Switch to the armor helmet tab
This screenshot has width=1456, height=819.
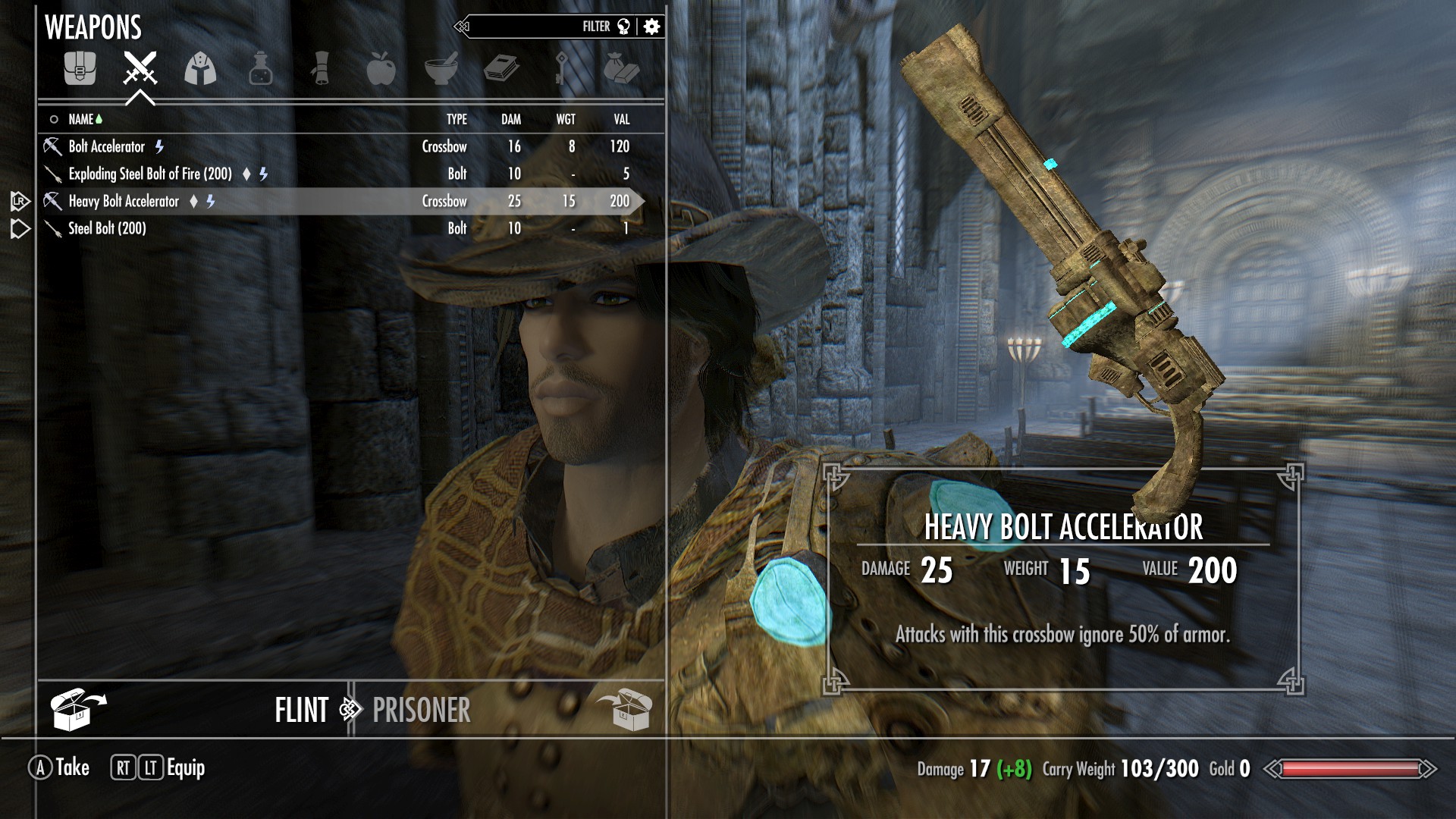tap(200, 69)
